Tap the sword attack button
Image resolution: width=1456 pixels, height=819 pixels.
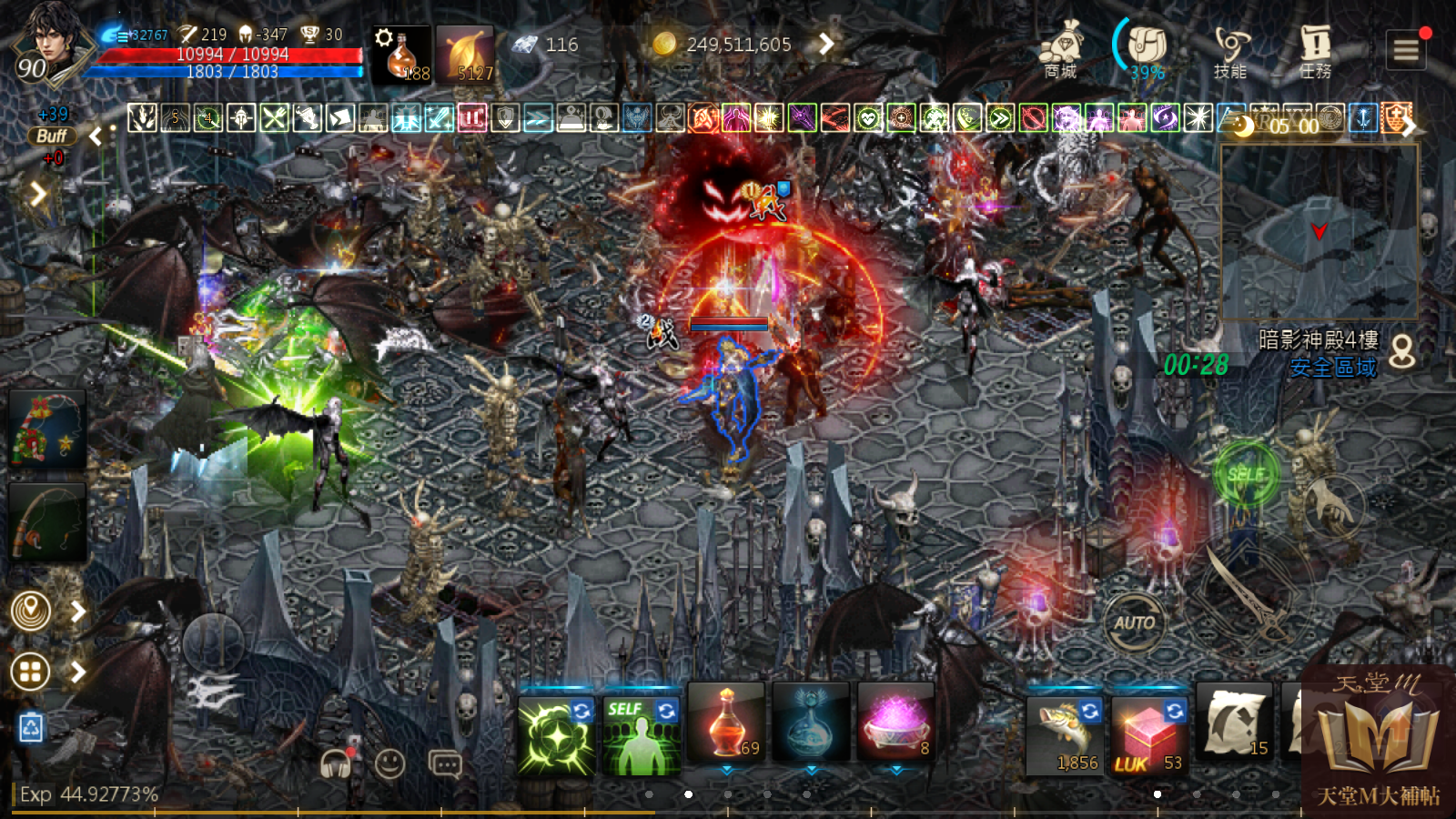coord(1248,591)
